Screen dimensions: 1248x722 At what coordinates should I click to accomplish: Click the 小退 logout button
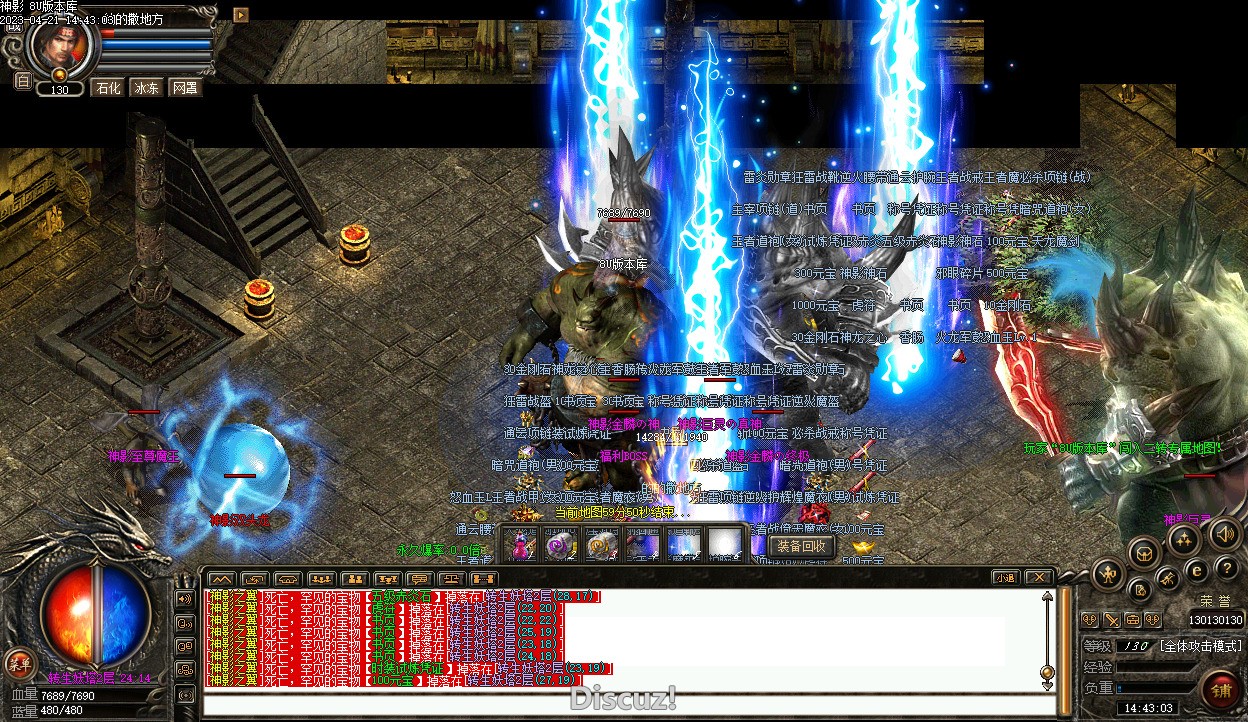pyautogui.click(x=1004, y=577)
